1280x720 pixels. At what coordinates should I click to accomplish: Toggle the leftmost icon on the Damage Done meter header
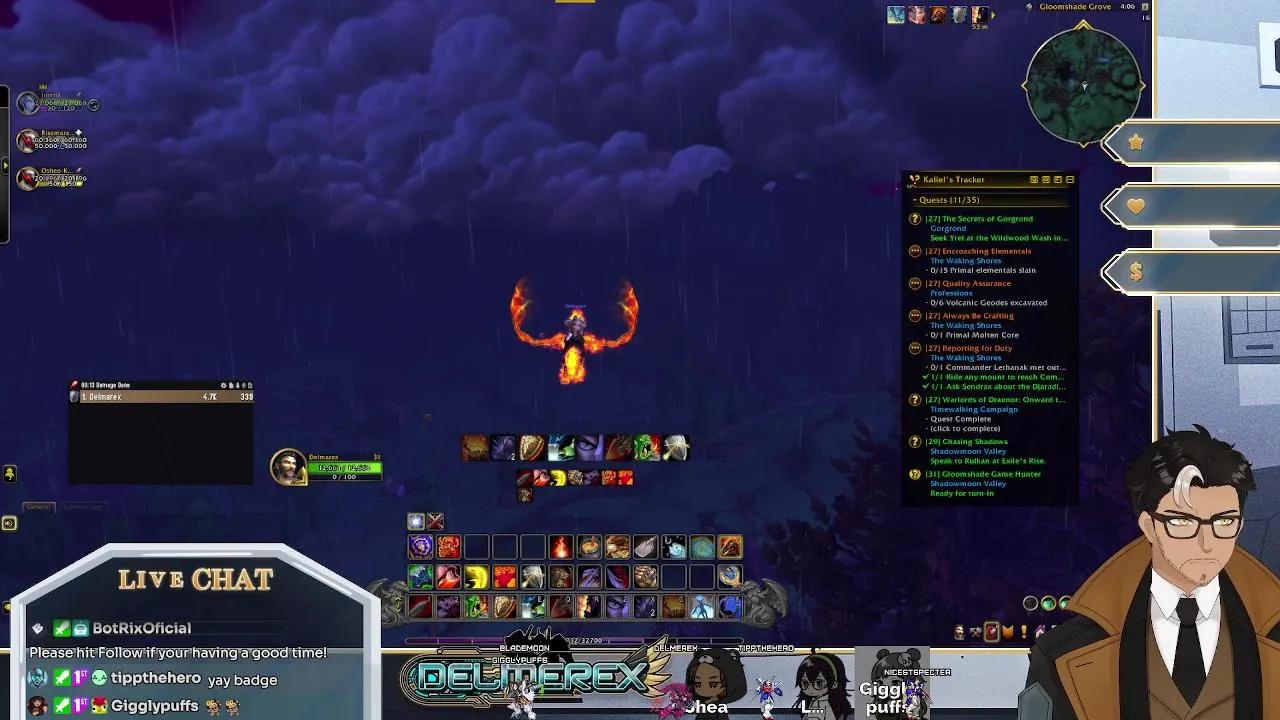coord(223,385)
